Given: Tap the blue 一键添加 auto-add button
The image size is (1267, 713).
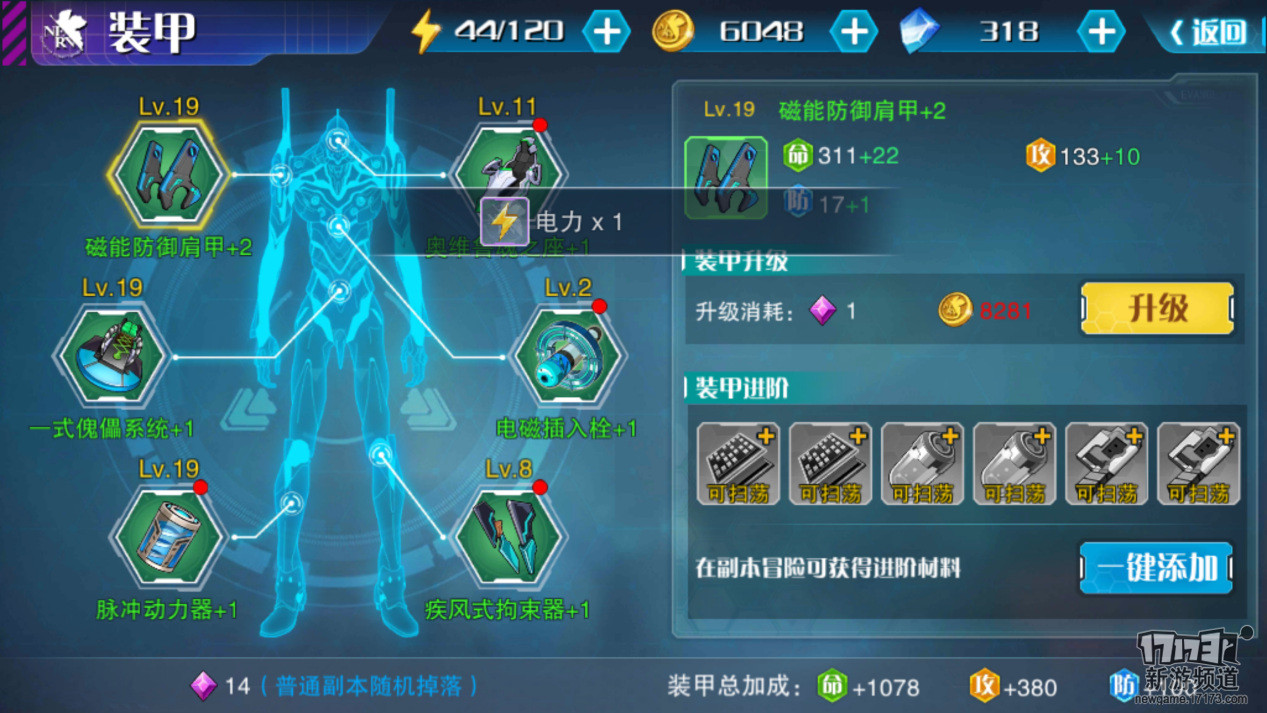Looking at the screenshot, I should pyautogui.click(x=1156, y=568).
